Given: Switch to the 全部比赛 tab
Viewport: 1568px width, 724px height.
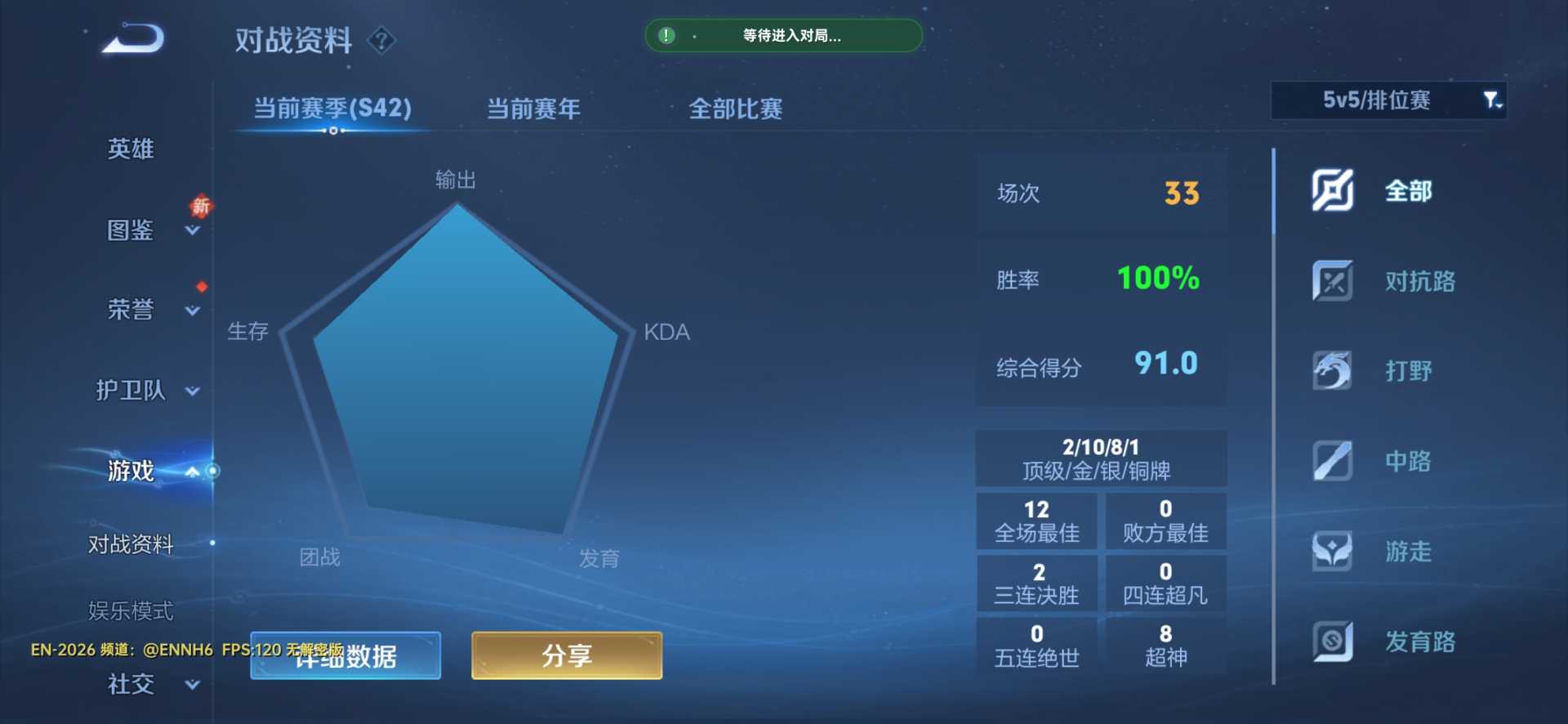Looking at the screenshot, I should 734,108.
